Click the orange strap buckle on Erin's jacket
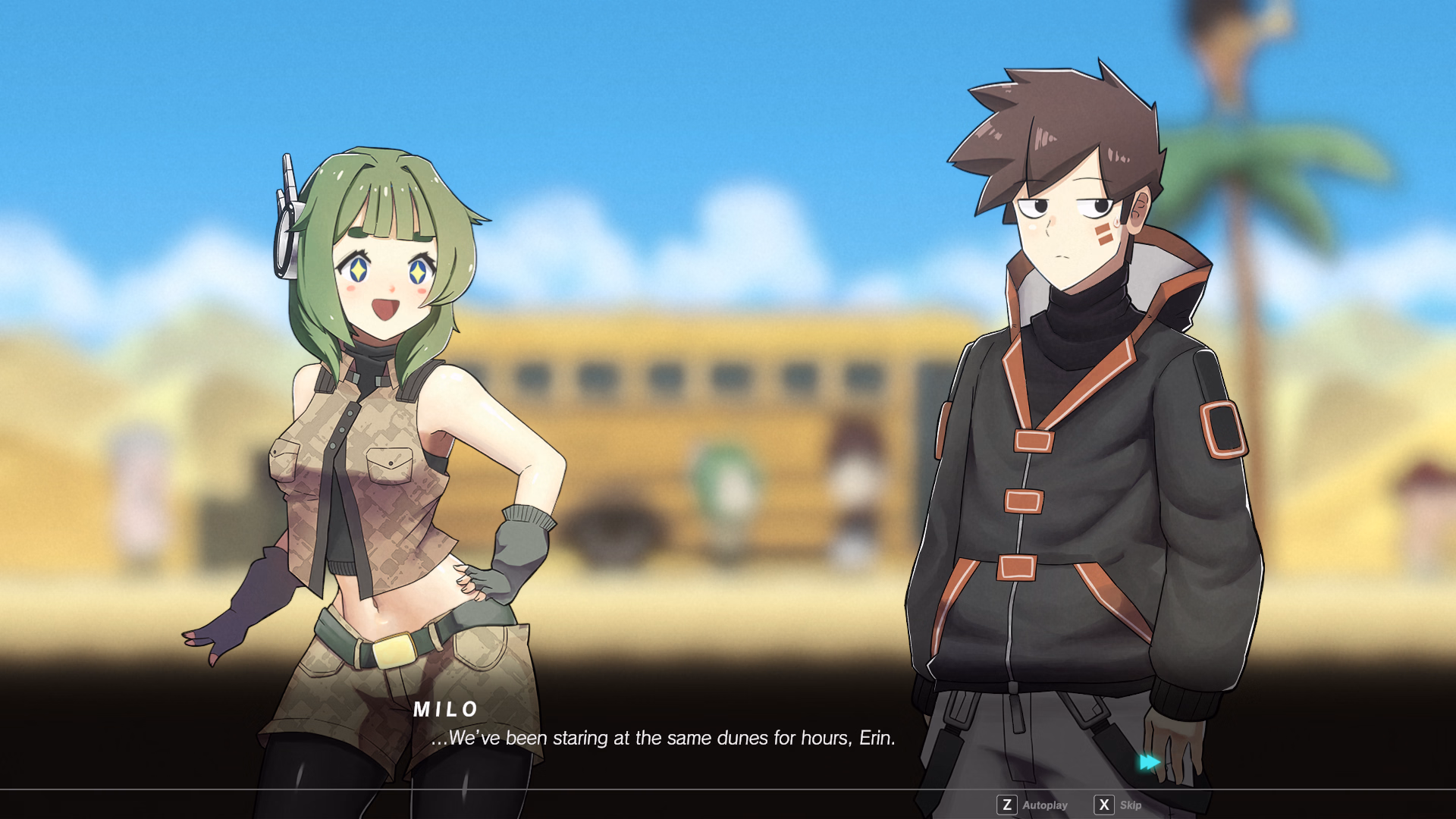 pos(1024,500)
